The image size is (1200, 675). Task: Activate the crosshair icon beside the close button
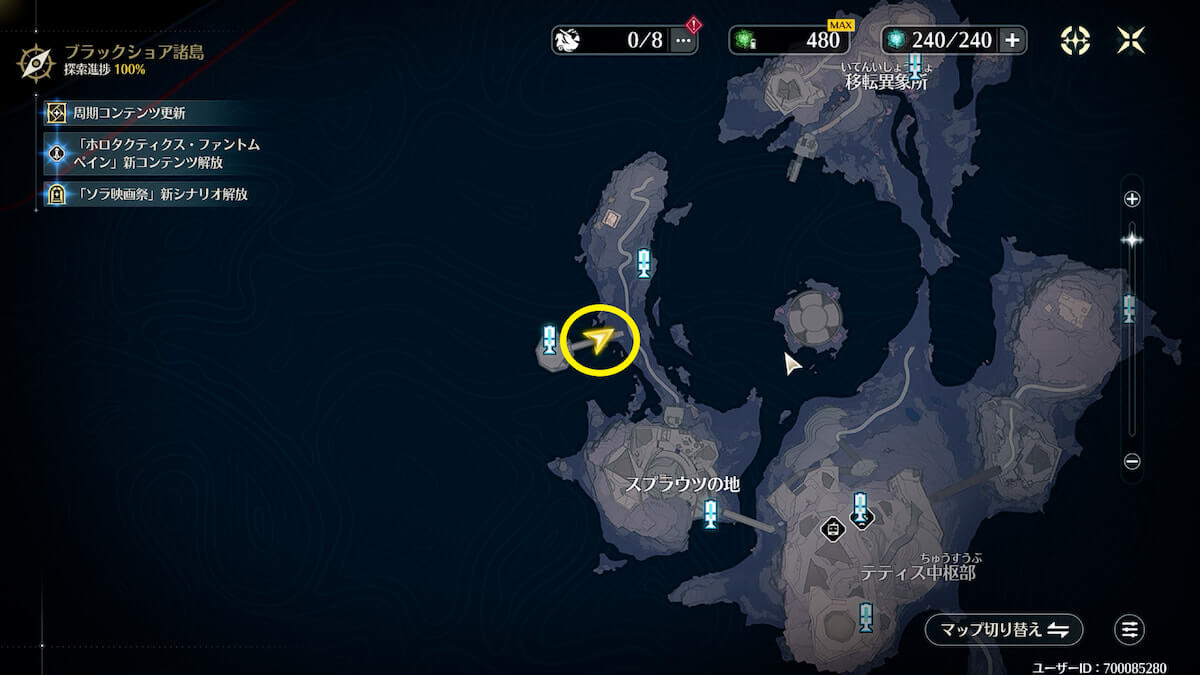[1075, 40]
